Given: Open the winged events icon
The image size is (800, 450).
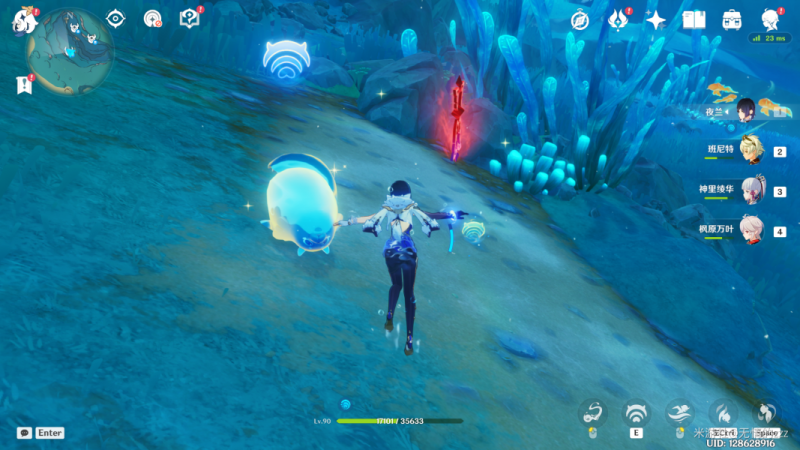Looking at the screenshot, I should point(618,20).
